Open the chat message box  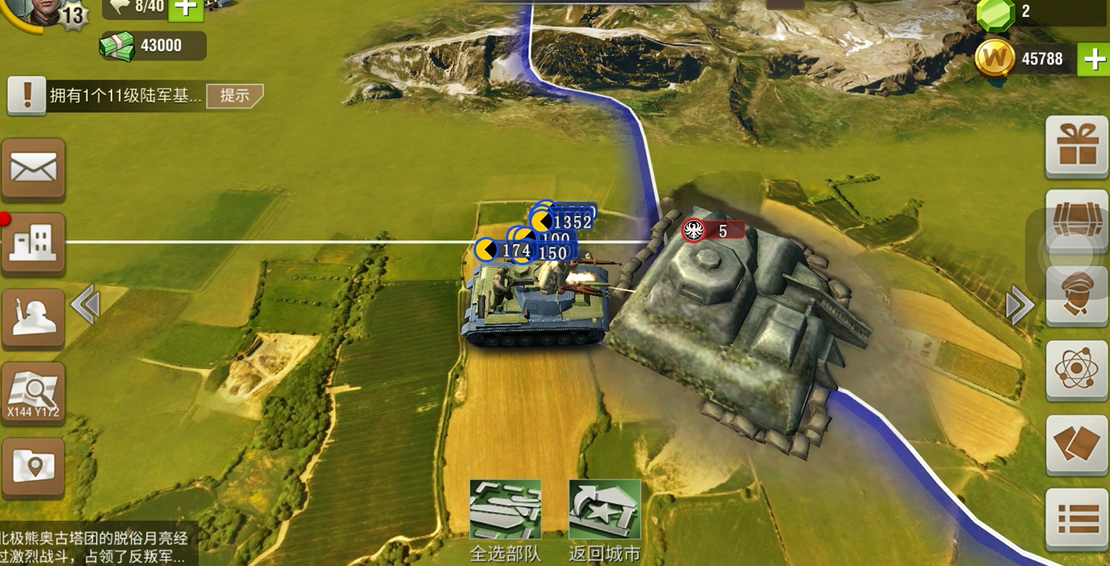point(97,544)
